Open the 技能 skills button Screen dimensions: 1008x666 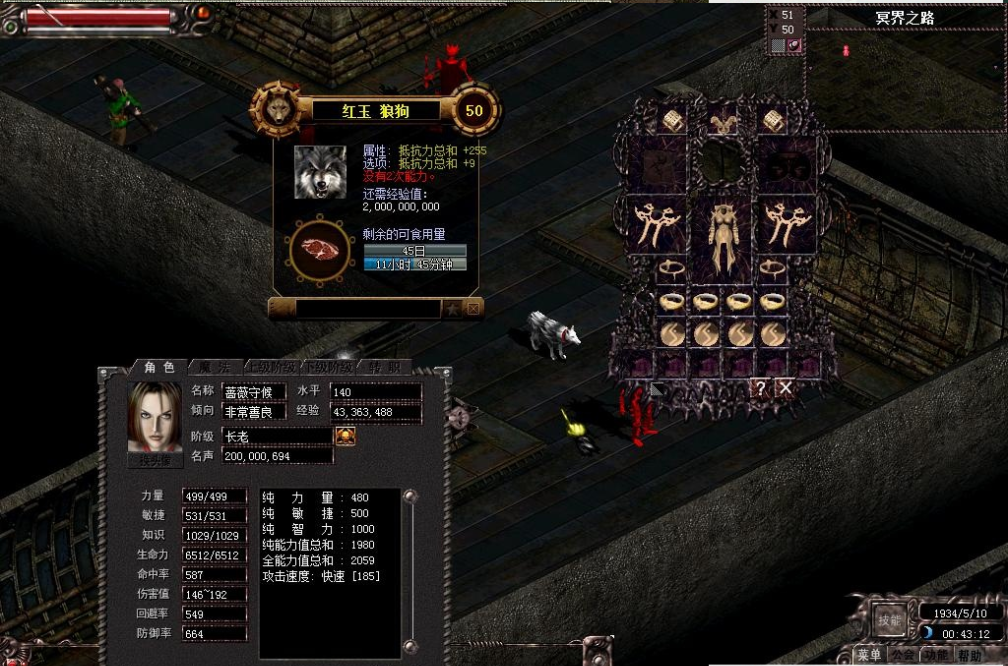888,619
